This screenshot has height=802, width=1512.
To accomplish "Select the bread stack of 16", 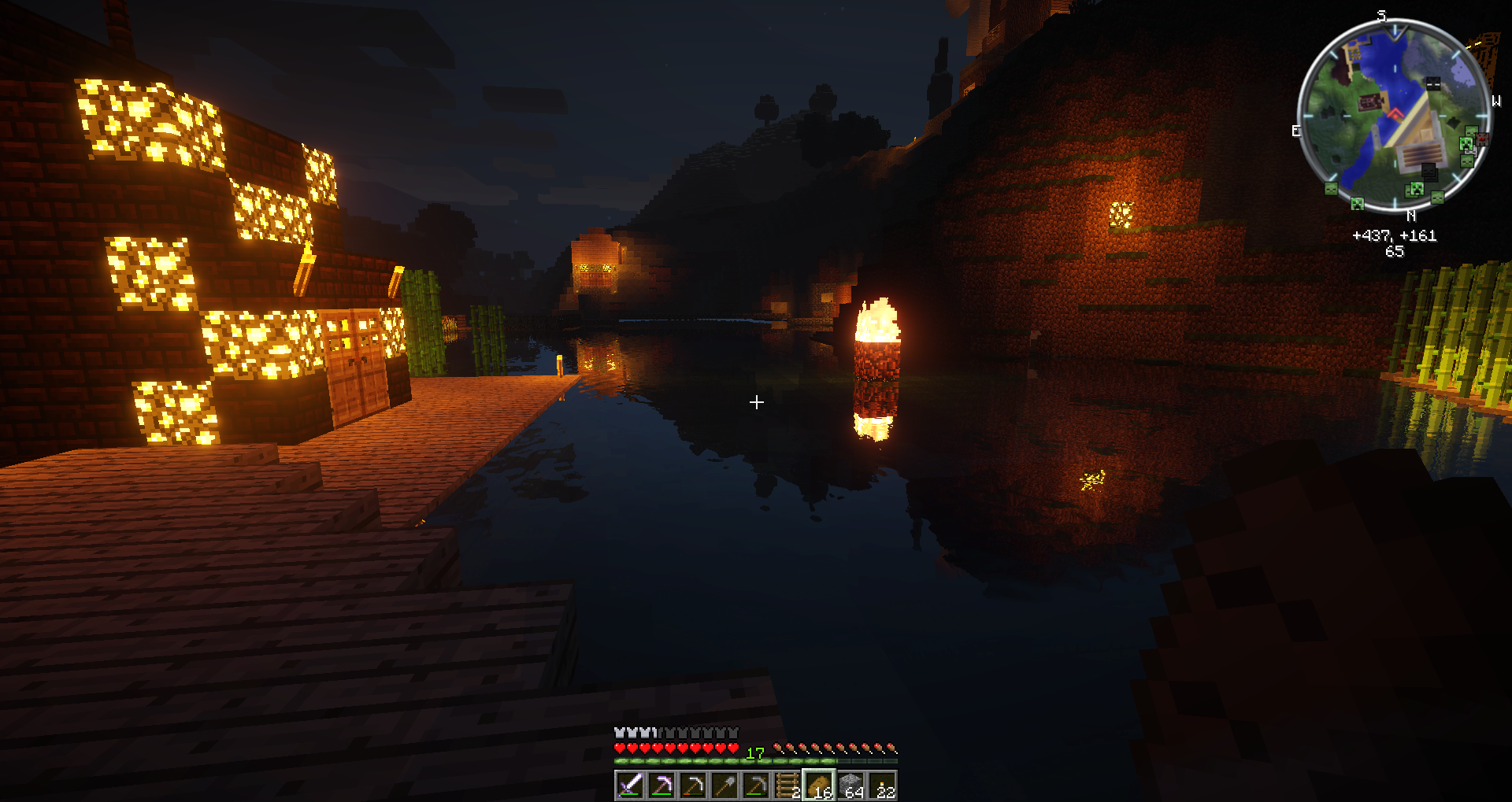I will (819, 785).
